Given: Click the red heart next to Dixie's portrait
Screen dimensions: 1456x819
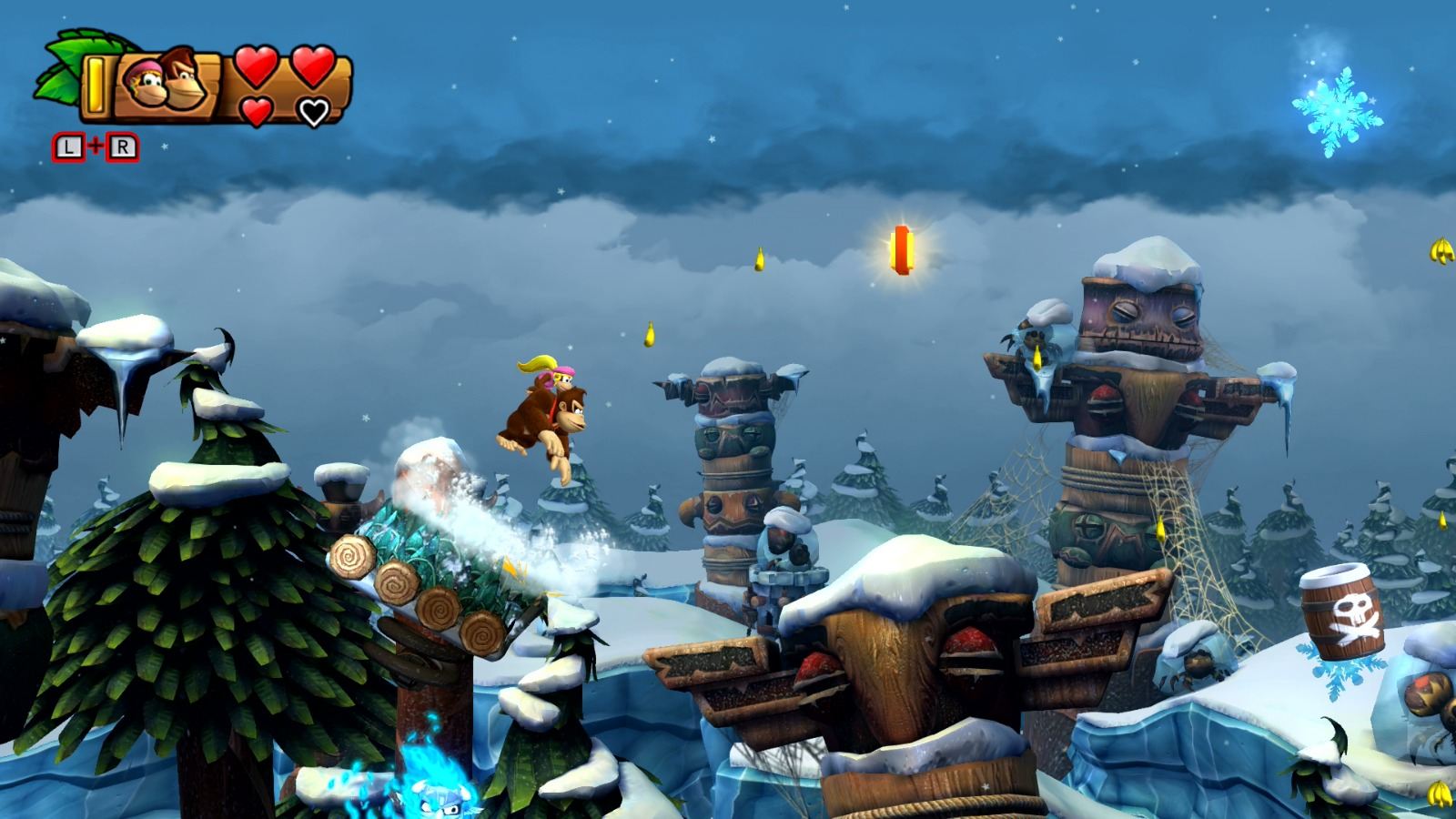Looking at the screenshot, I should click(x=258, y=67).
